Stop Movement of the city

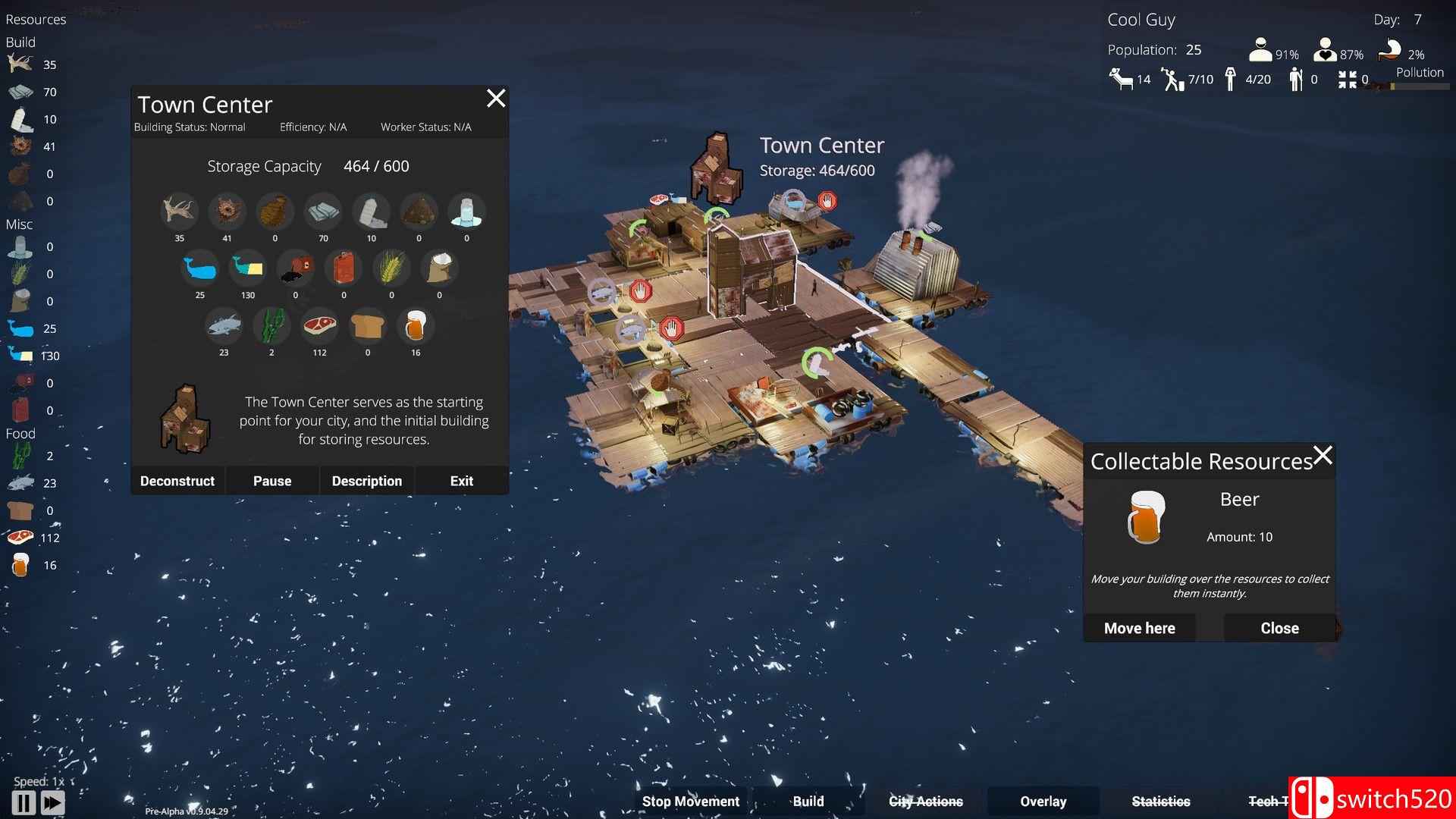pyautogui.click(x=690, y=802)
